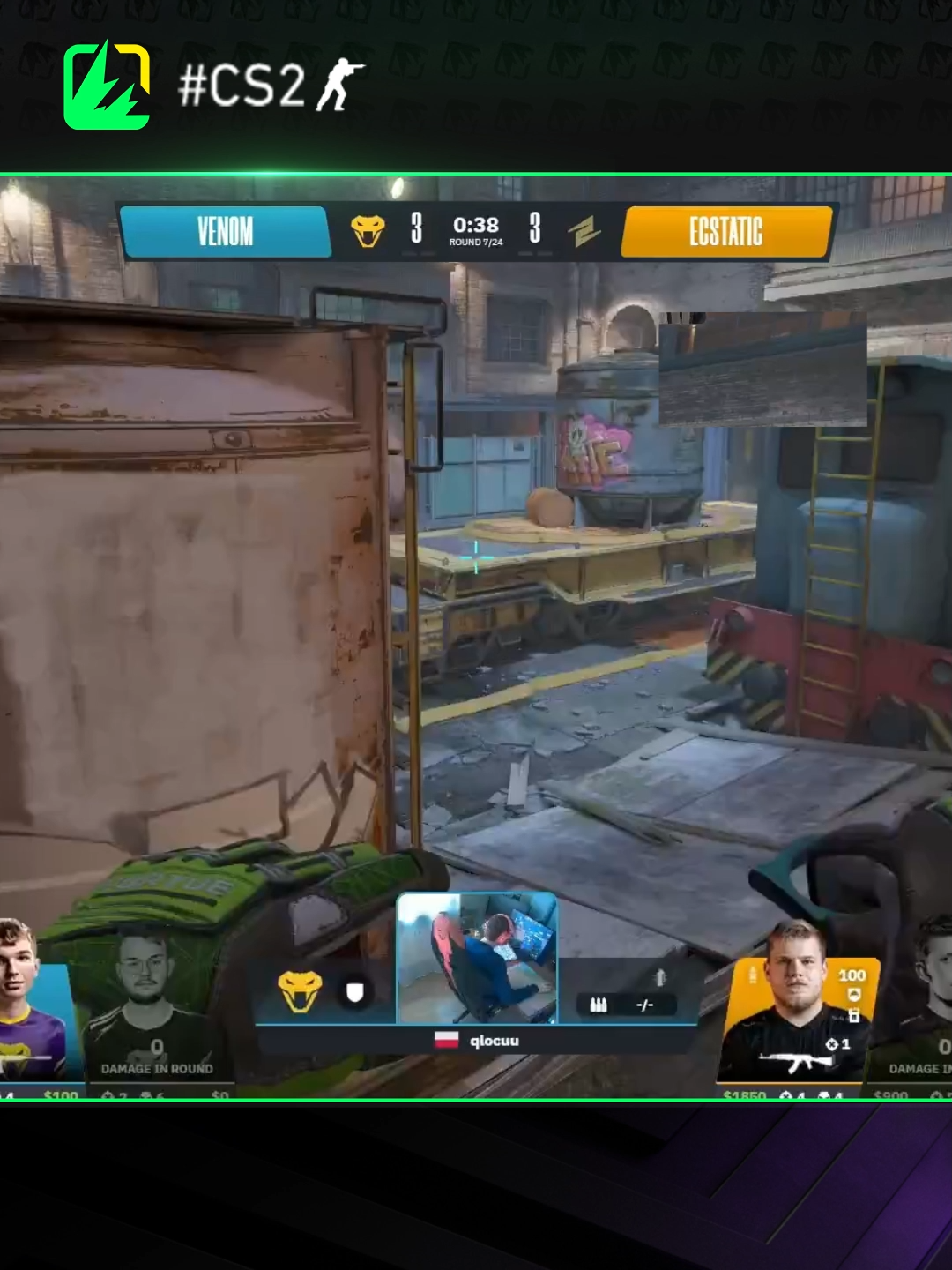Open the player webcam feed thumbnail
This screenshot has width=952, height=1270.
click(477, 958)
